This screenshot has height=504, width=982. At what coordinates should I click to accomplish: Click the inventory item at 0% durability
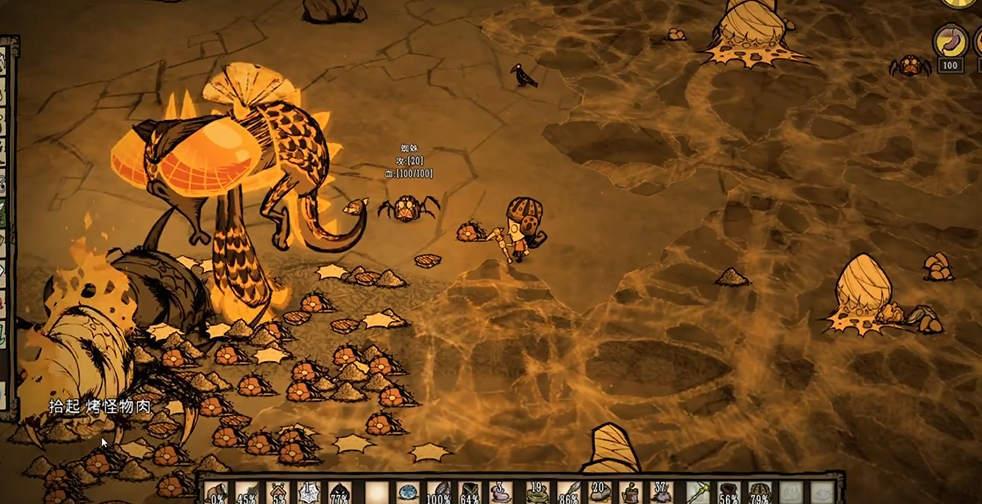coord(216,493)
